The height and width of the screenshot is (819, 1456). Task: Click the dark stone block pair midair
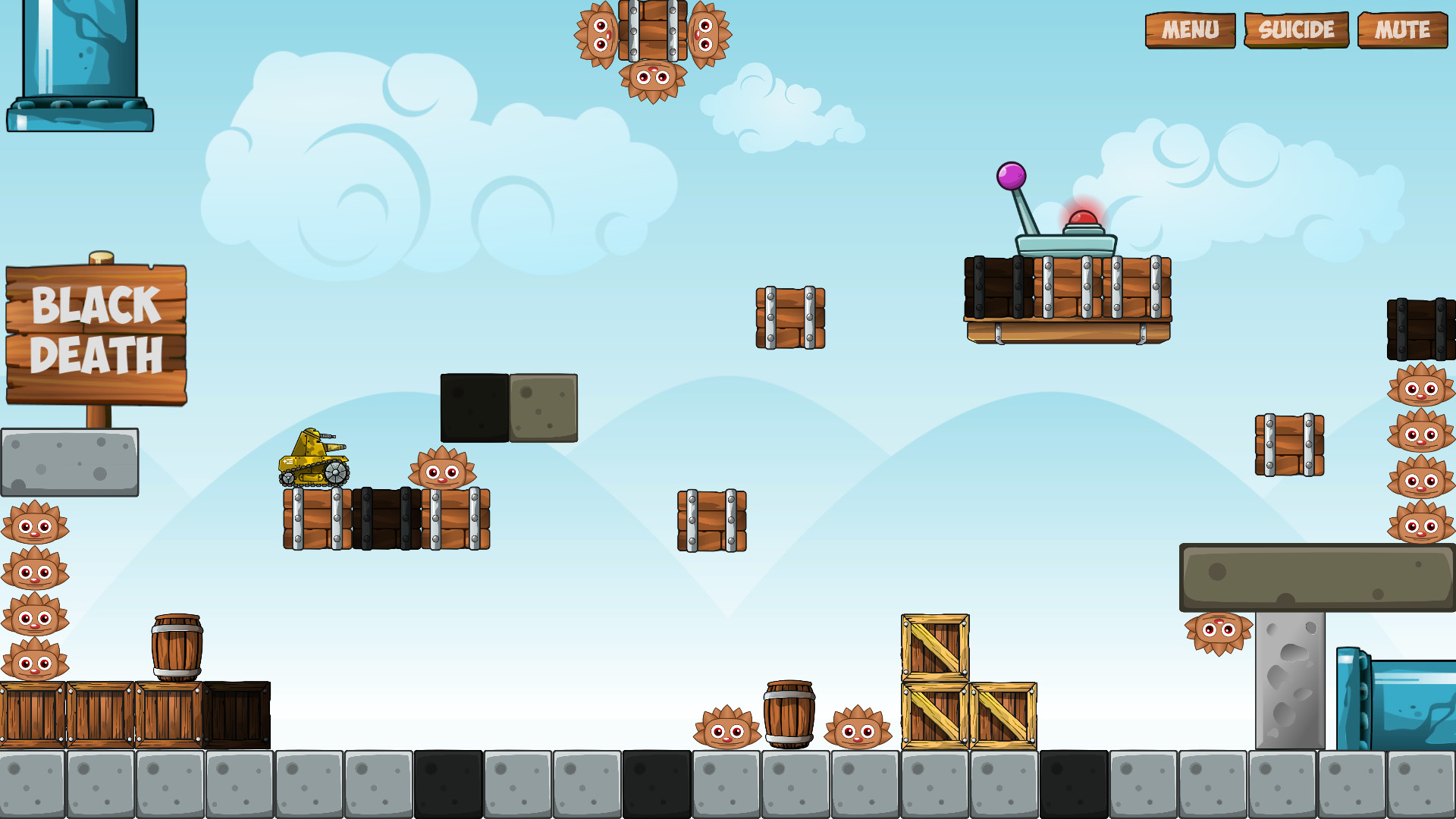tap(510, 407)
